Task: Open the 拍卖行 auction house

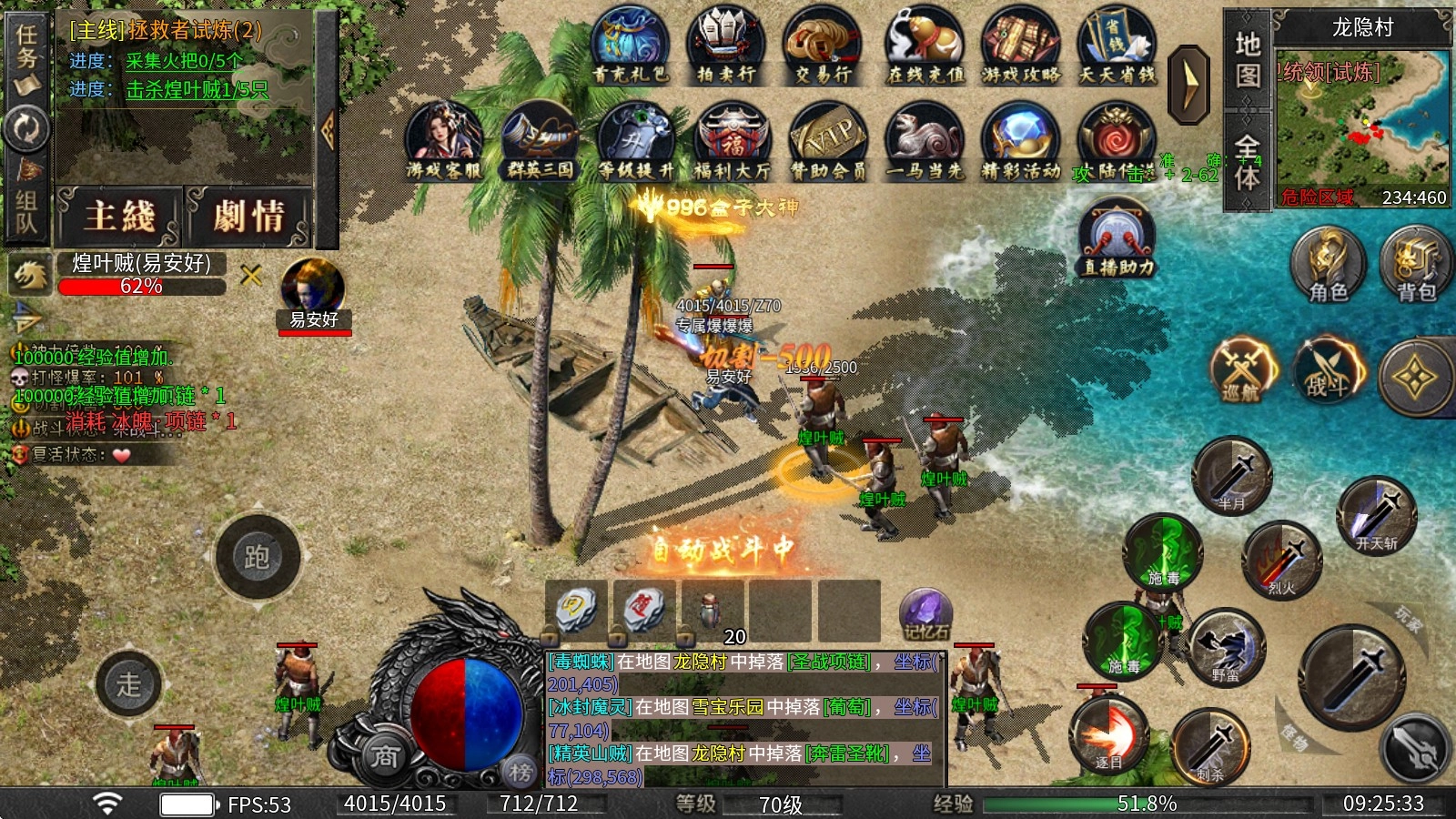Action: [x=725, y=45]
